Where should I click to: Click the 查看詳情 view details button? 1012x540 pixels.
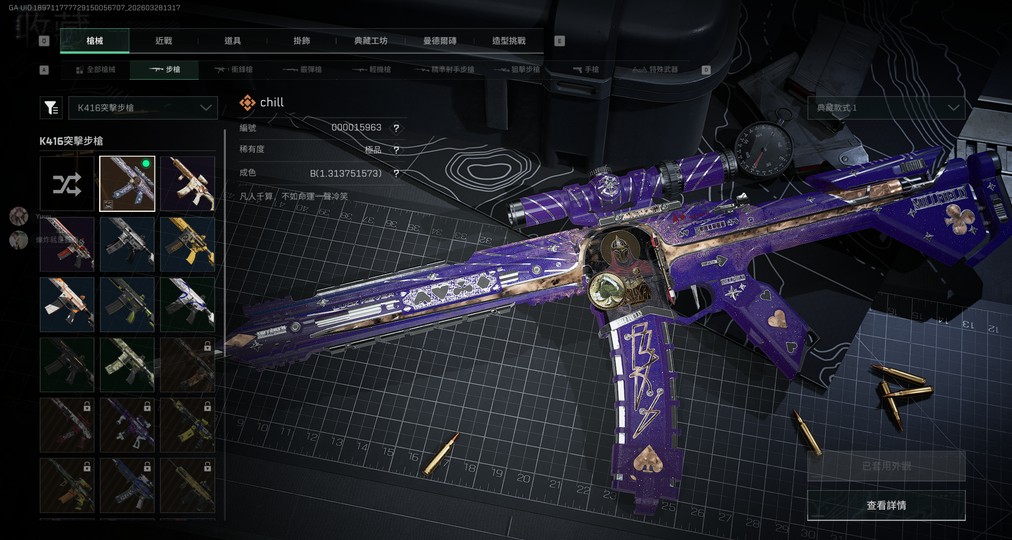(886, 505)
